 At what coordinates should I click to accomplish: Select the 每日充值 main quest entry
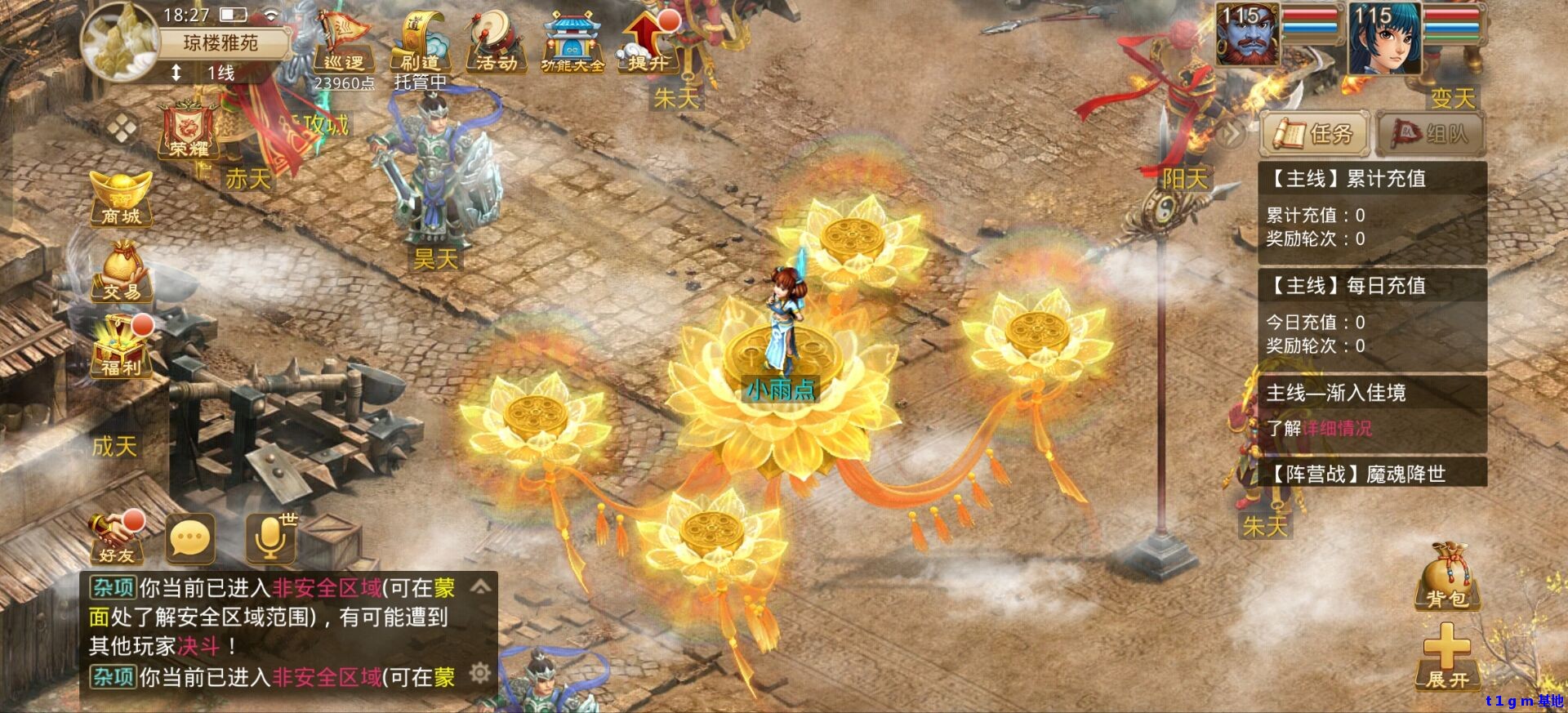point(1372,286)
